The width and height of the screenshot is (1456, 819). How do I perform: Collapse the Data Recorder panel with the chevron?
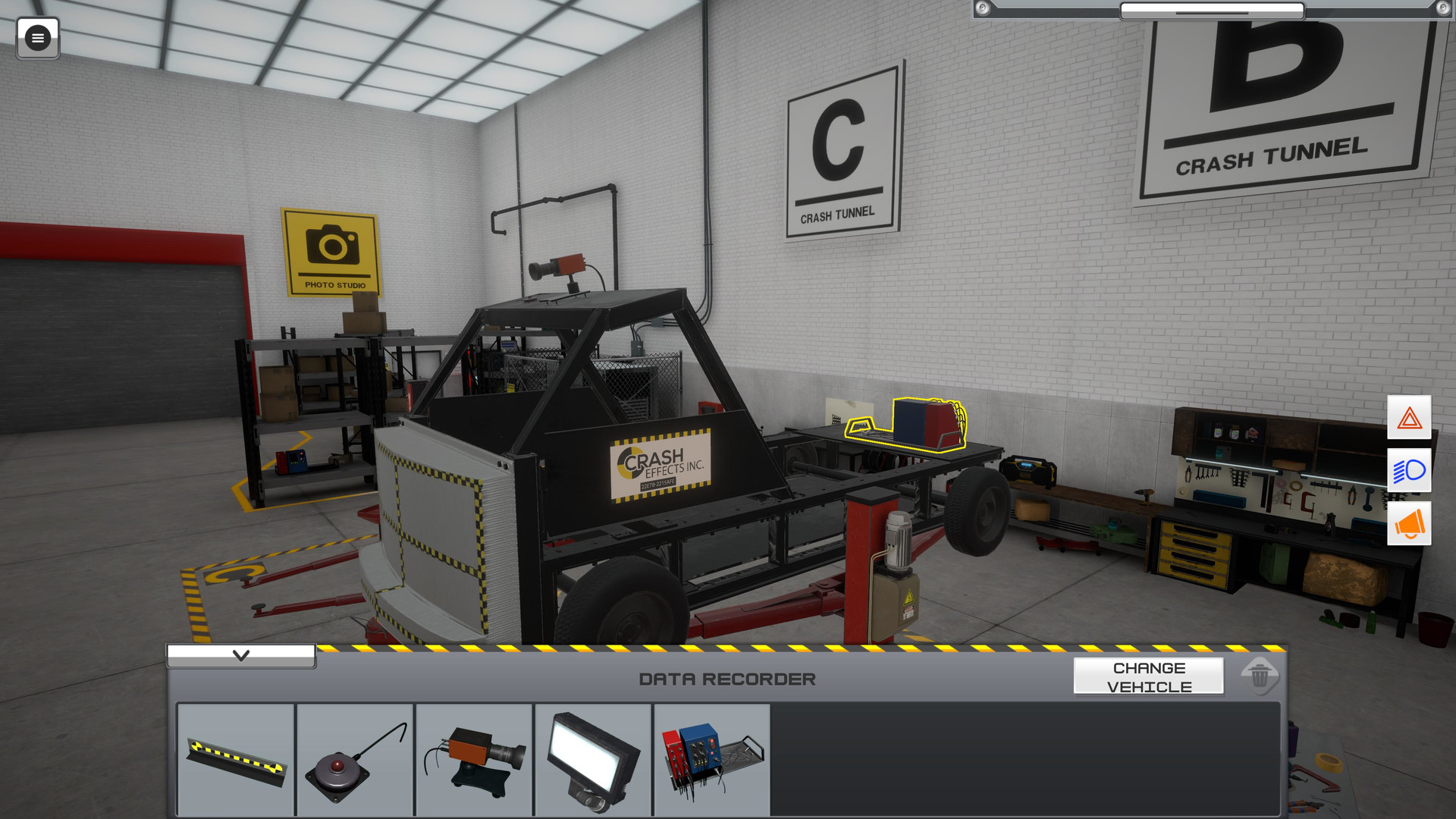(x=242, y=655)
